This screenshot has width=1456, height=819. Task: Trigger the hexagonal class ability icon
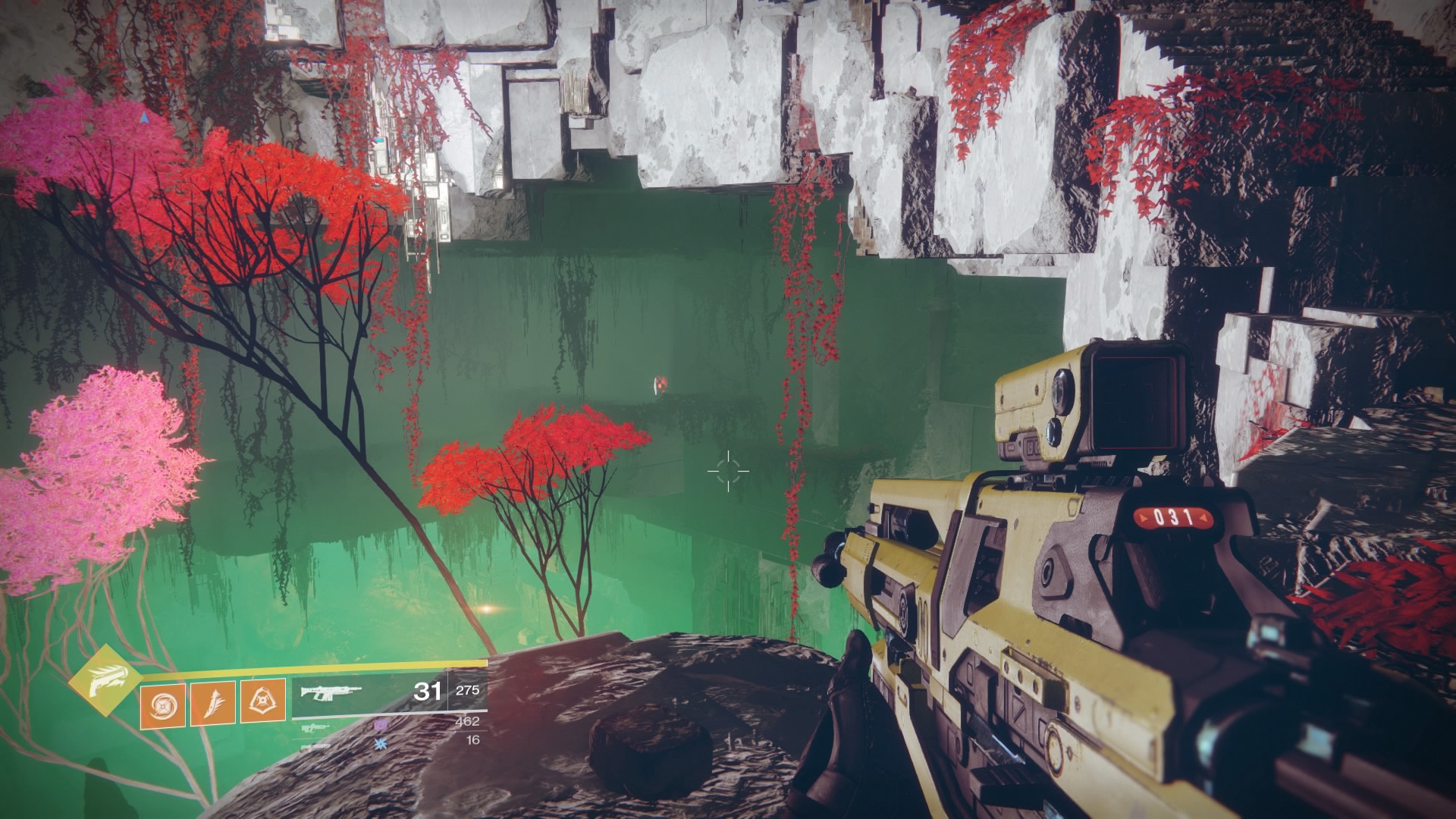tap(262, 701)
